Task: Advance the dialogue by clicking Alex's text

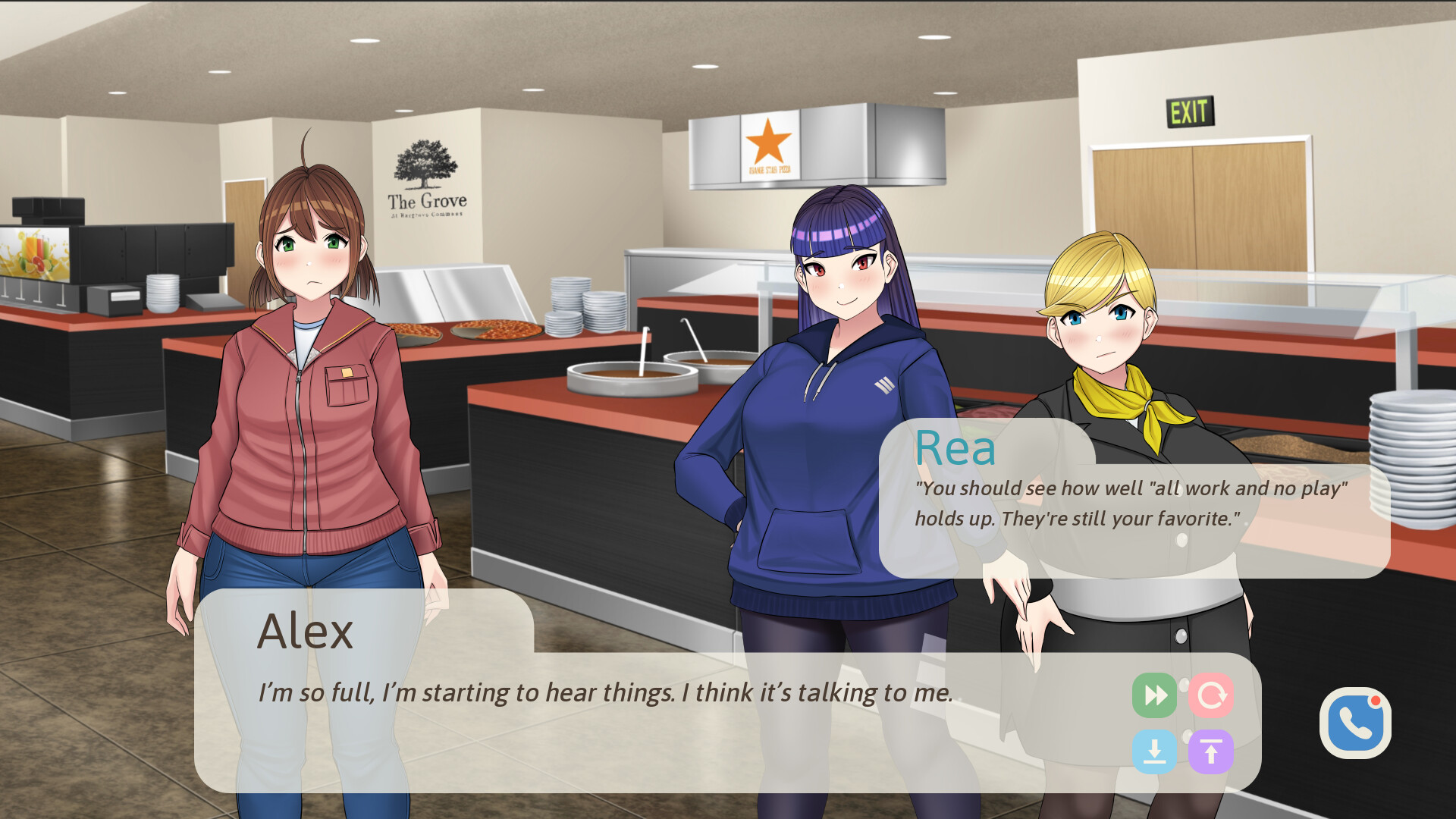Action: [607, 690]
